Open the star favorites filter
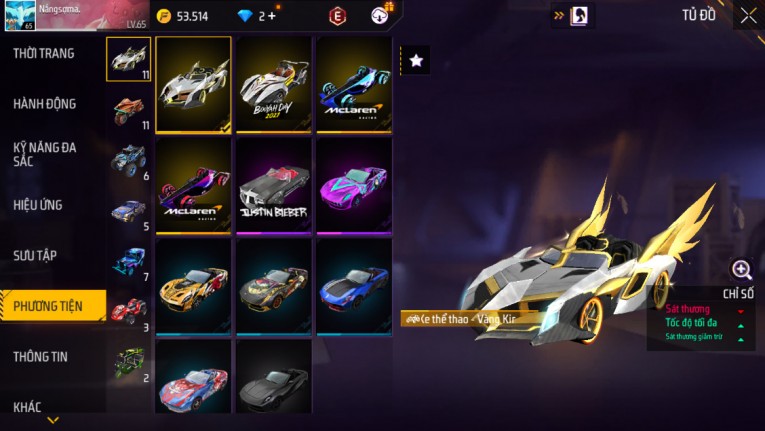Image resolution: width=765 pixels, height=431 pixels. tap(416, 61)
